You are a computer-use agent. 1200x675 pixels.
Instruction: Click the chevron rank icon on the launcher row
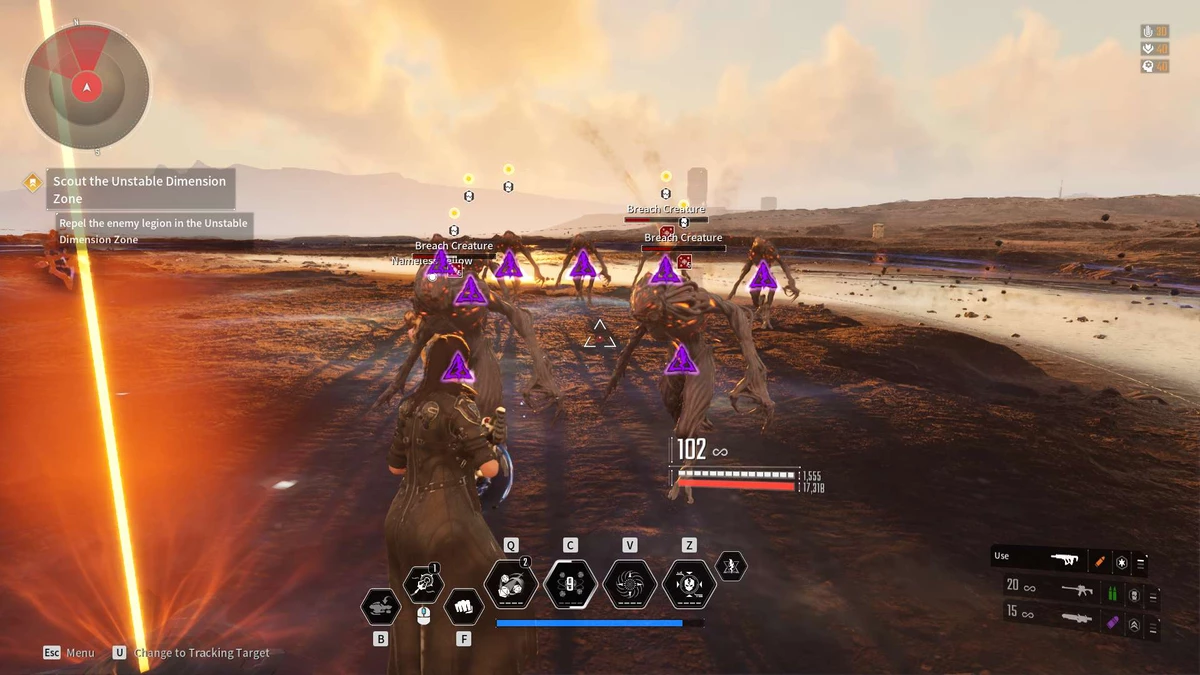tap(1134, 625)
